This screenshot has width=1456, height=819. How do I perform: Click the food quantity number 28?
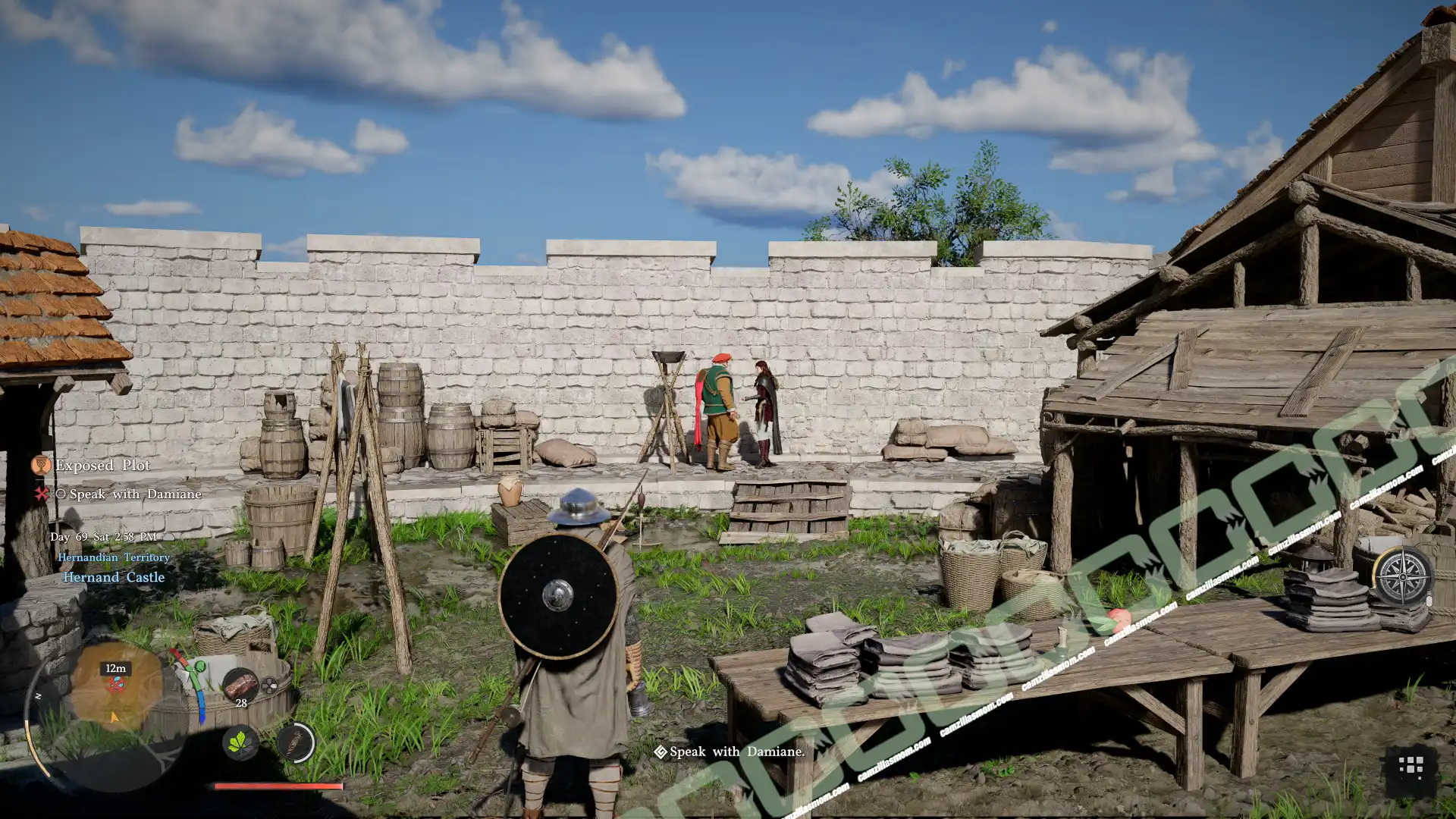coord(241,703)
